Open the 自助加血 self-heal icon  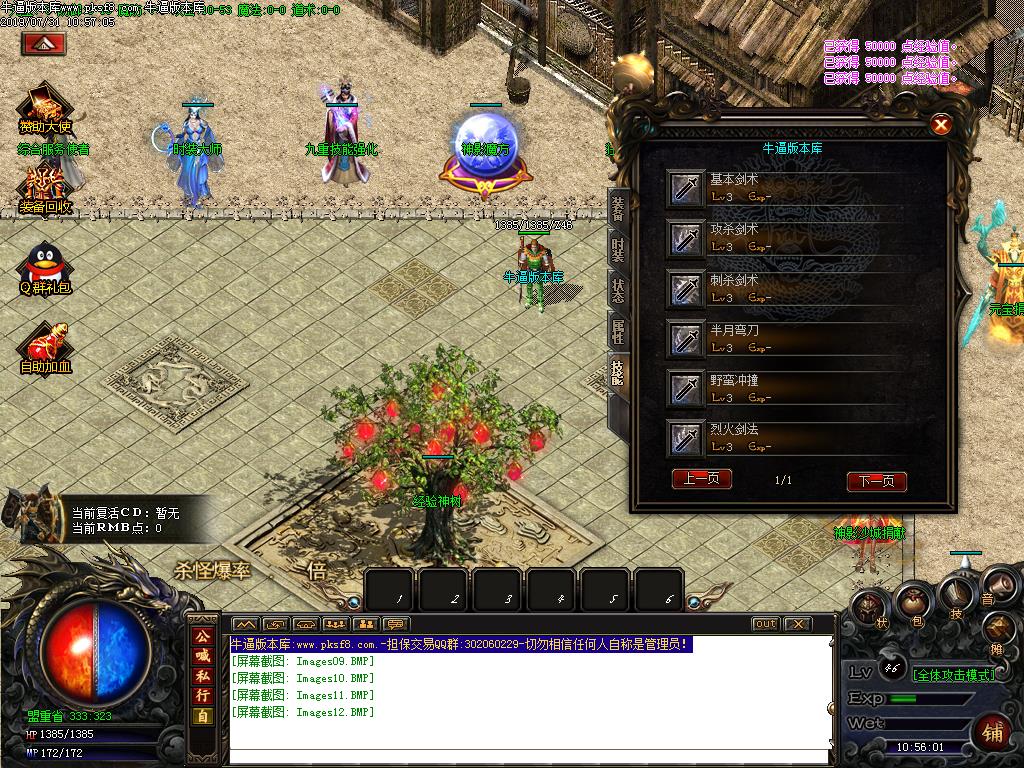[x=45, y=345]
